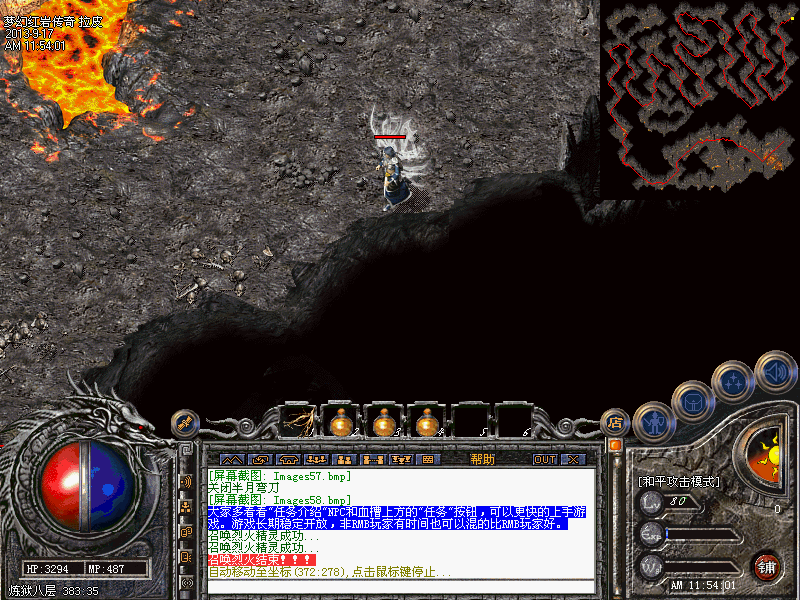The height and width of the screenshot is (600, 800).
Task: Use the golden potion in belt slot 2
Action: point(342,422)
